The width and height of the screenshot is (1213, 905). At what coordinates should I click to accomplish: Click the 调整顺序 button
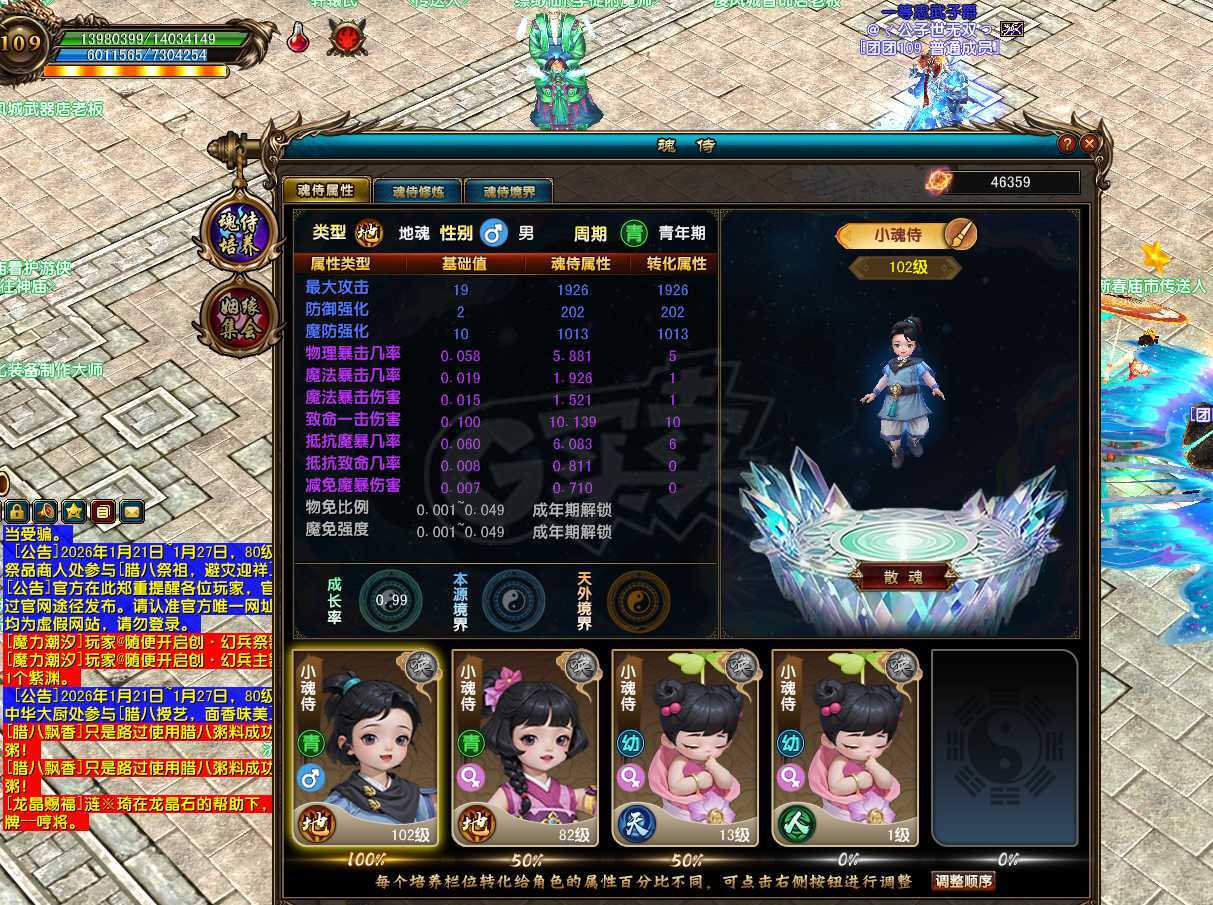tap(964, 881)
